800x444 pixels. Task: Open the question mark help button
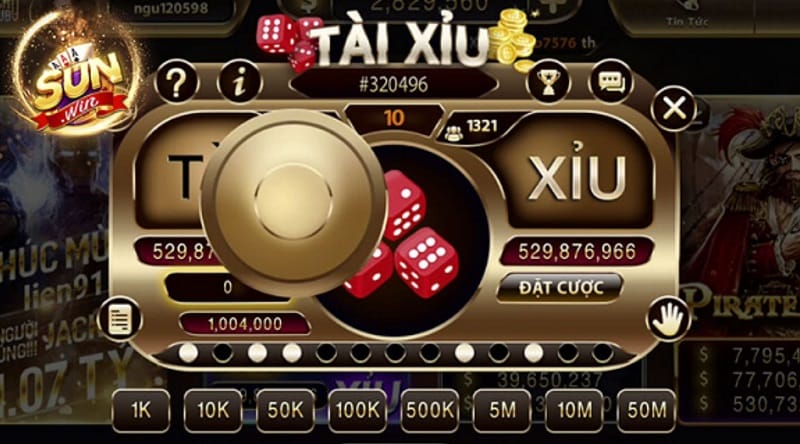[177, 82]
